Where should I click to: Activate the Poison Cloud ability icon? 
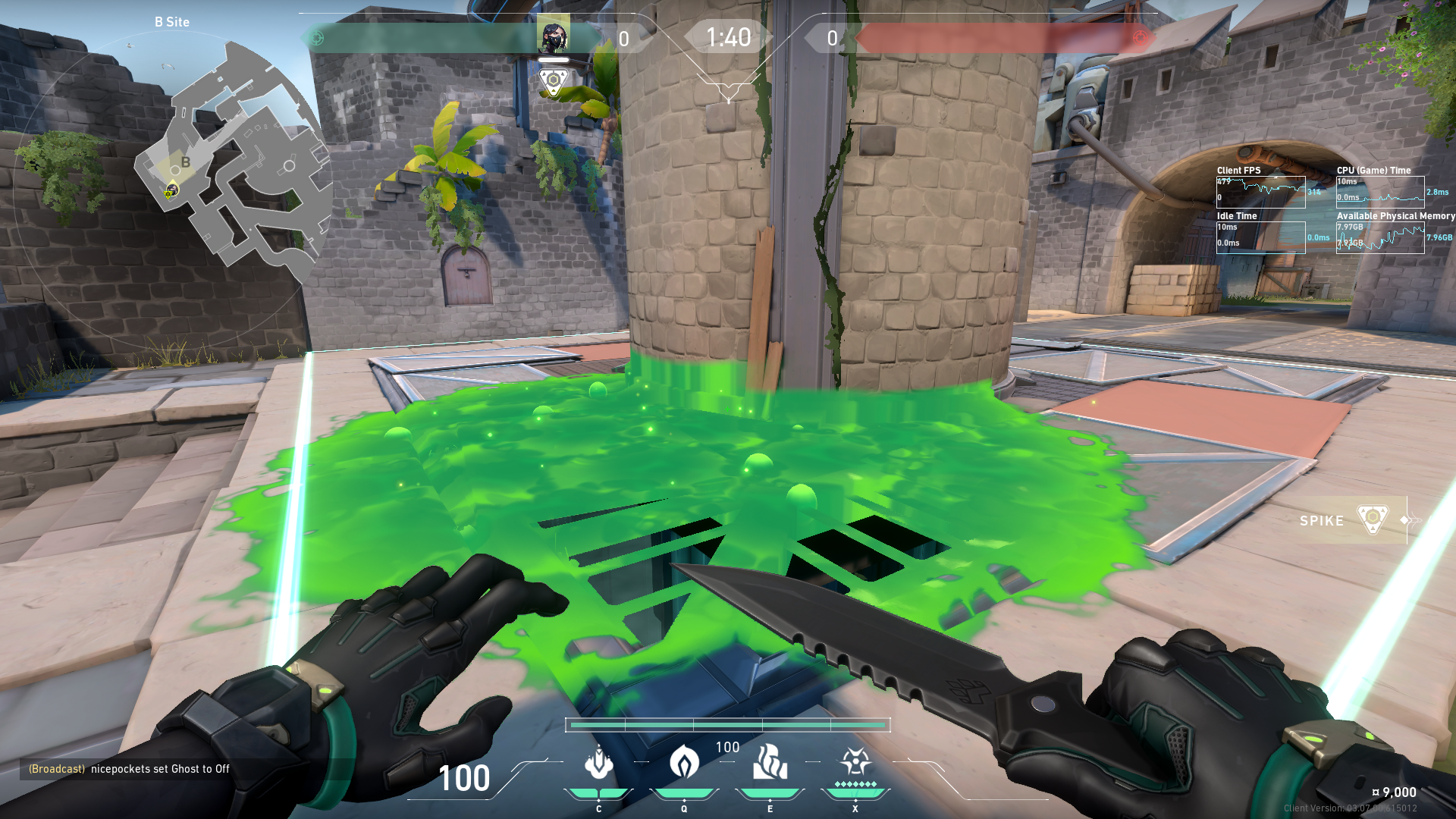point(684,763)
